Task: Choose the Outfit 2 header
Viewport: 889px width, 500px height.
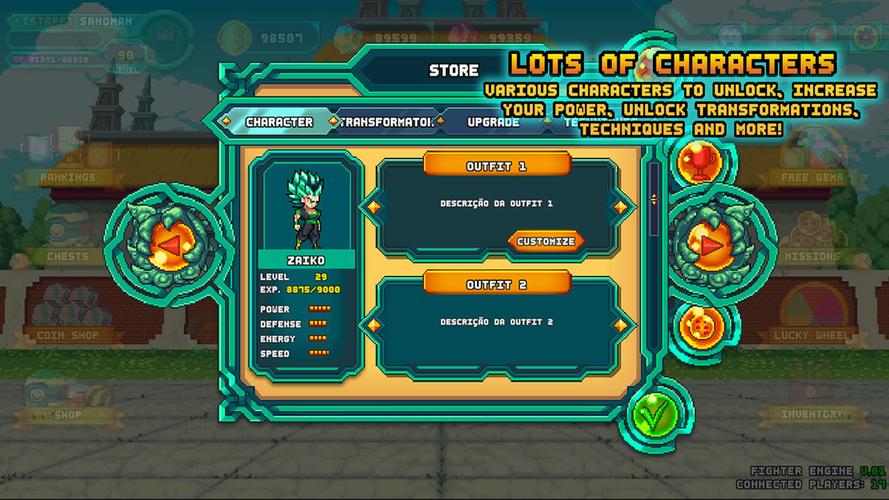Action: click(496, 284)
